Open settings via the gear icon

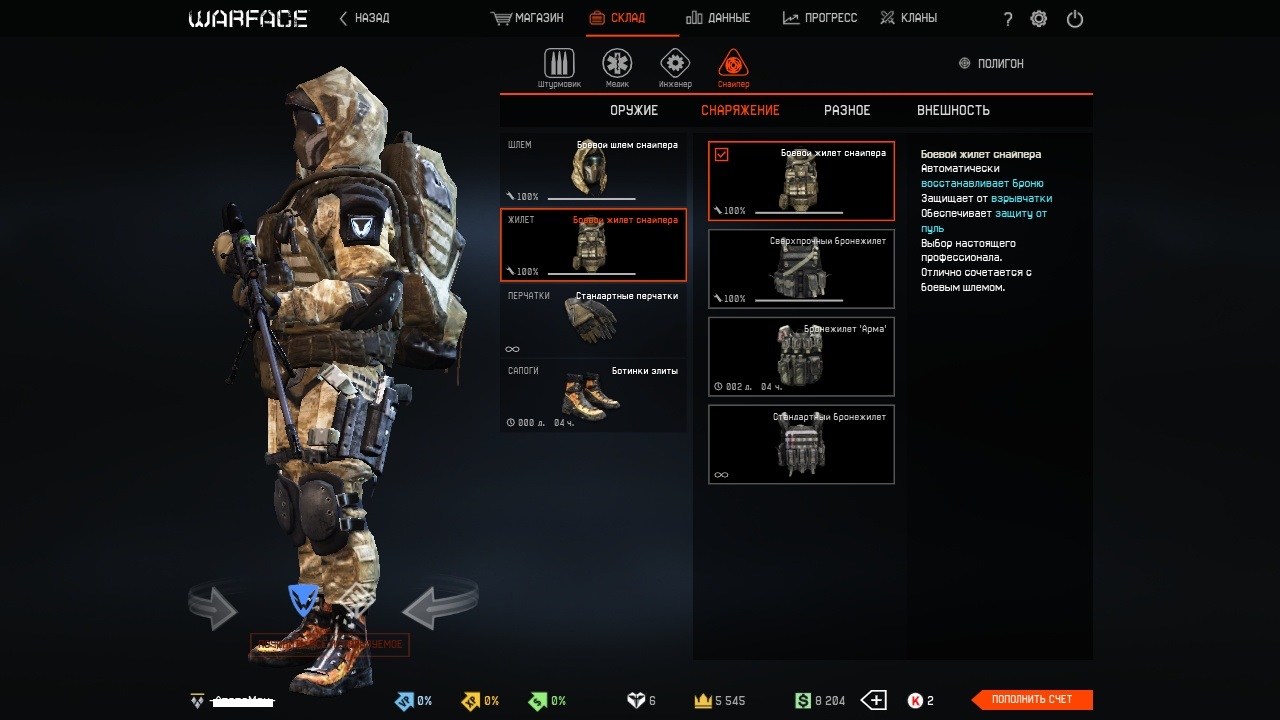pos(1039,19)
